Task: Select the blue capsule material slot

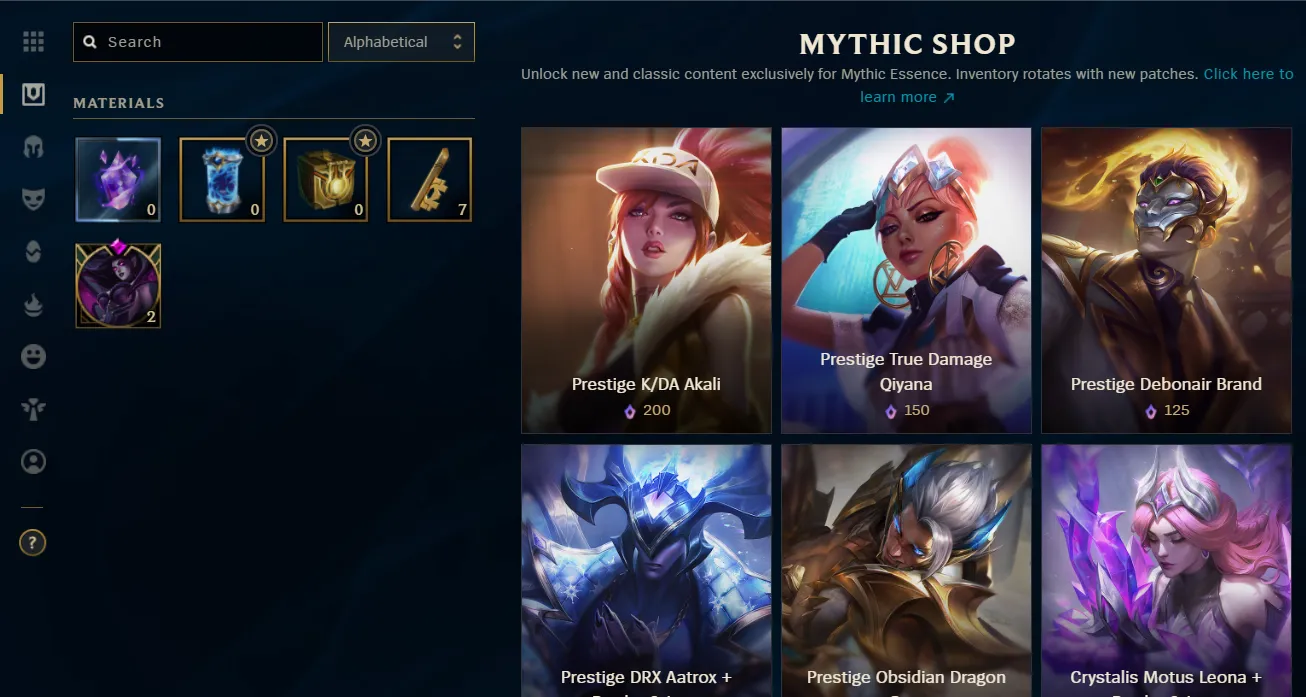Action: pyautogui.click(x=222, y=180)
